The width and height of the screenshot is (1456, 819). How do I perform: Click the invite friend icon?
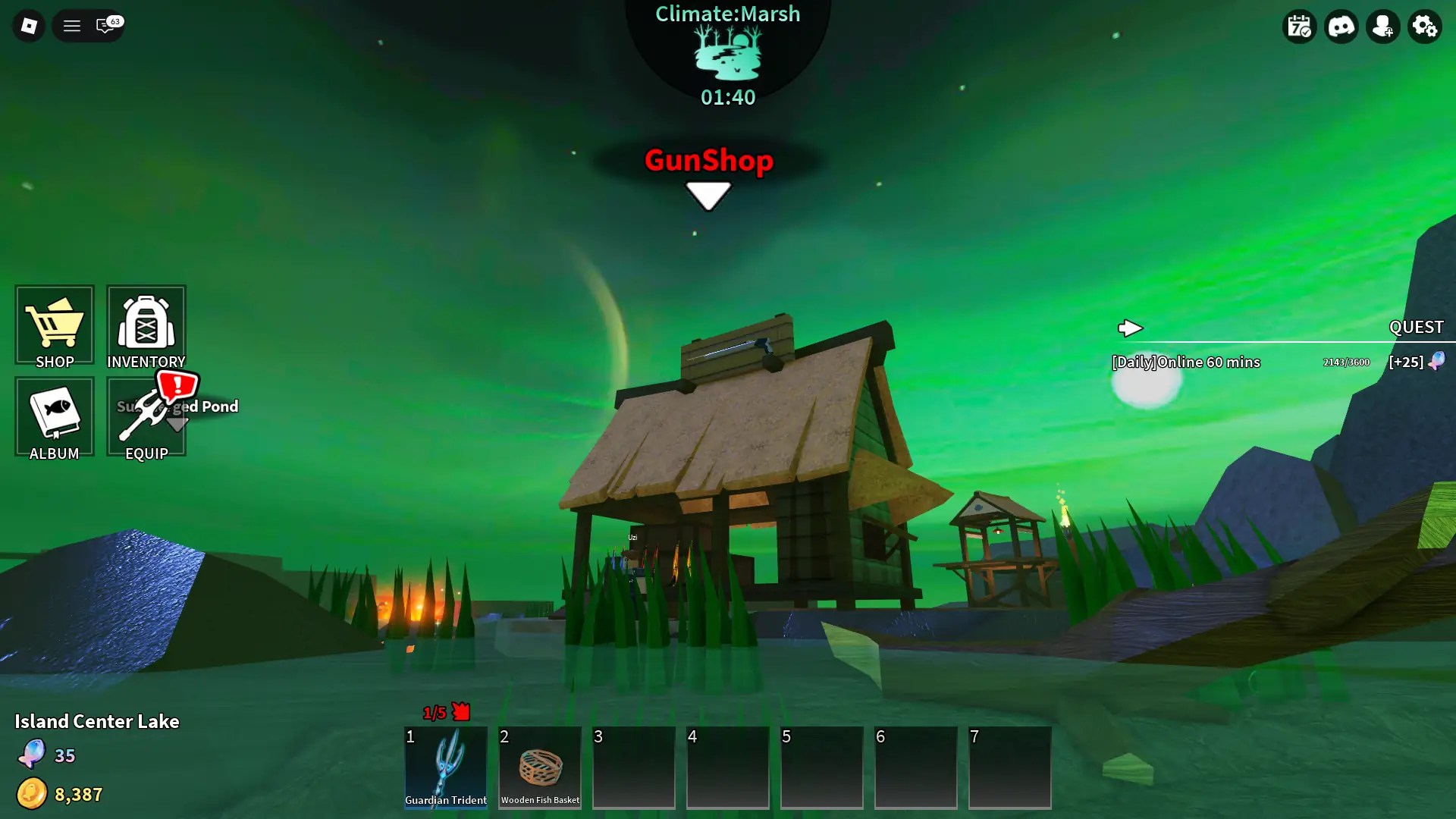click(x=1383, y=26)
